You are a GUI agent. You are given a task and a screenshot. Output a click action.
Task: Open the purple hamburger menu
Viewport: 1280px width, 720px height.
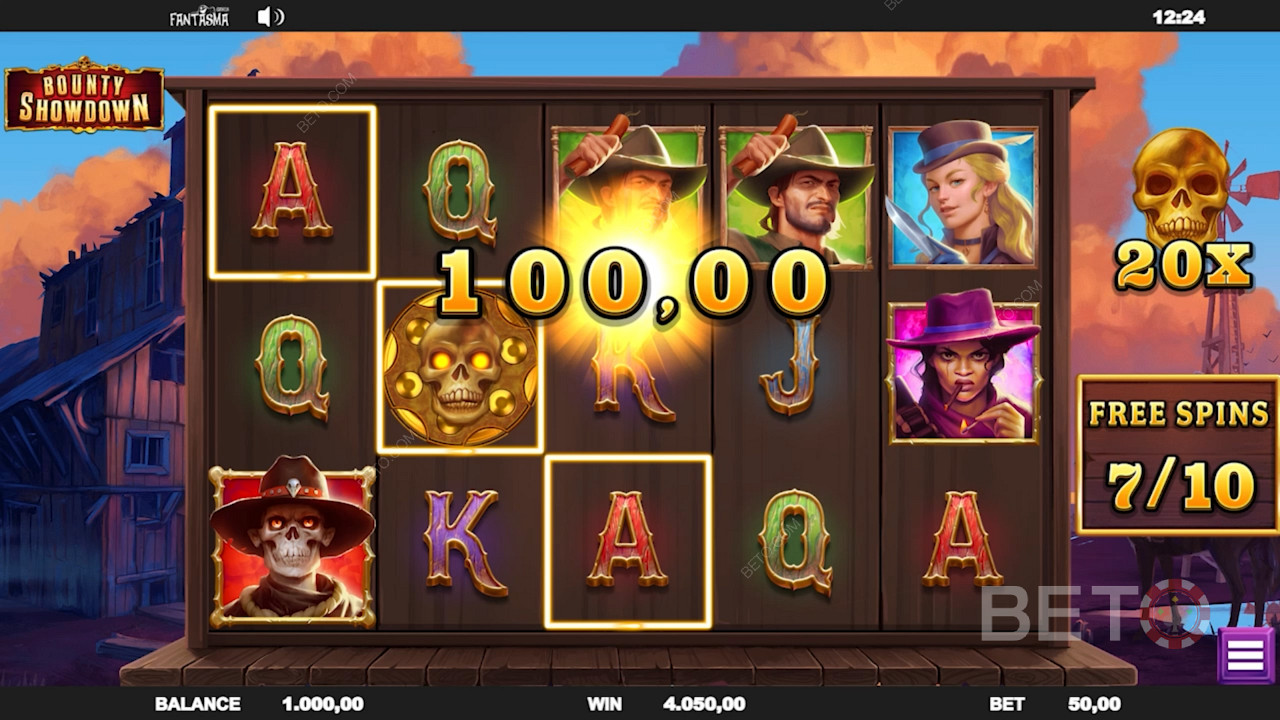1245,655
